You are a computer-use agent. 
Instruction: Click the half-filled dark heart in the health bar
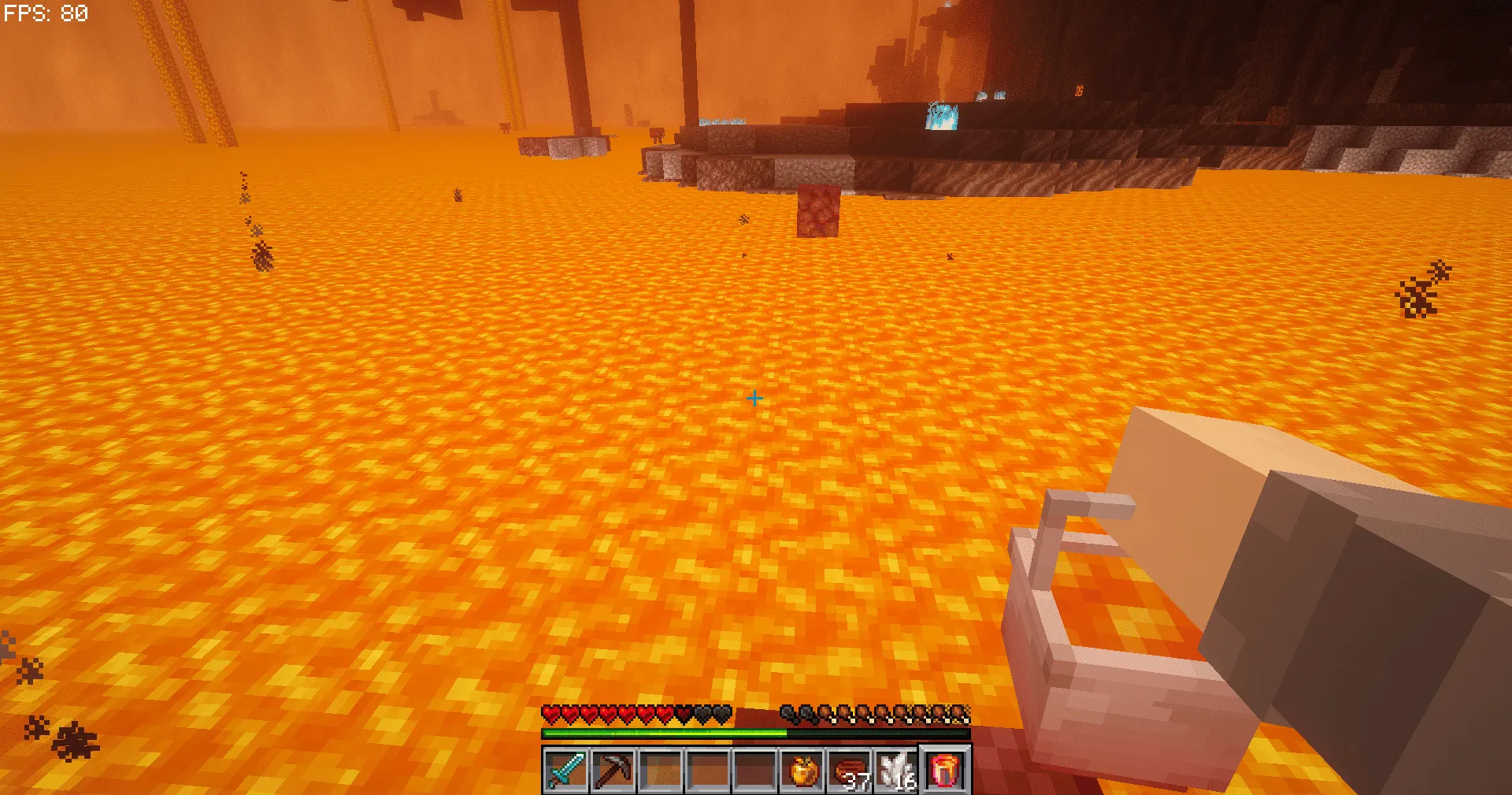[683, 712]
